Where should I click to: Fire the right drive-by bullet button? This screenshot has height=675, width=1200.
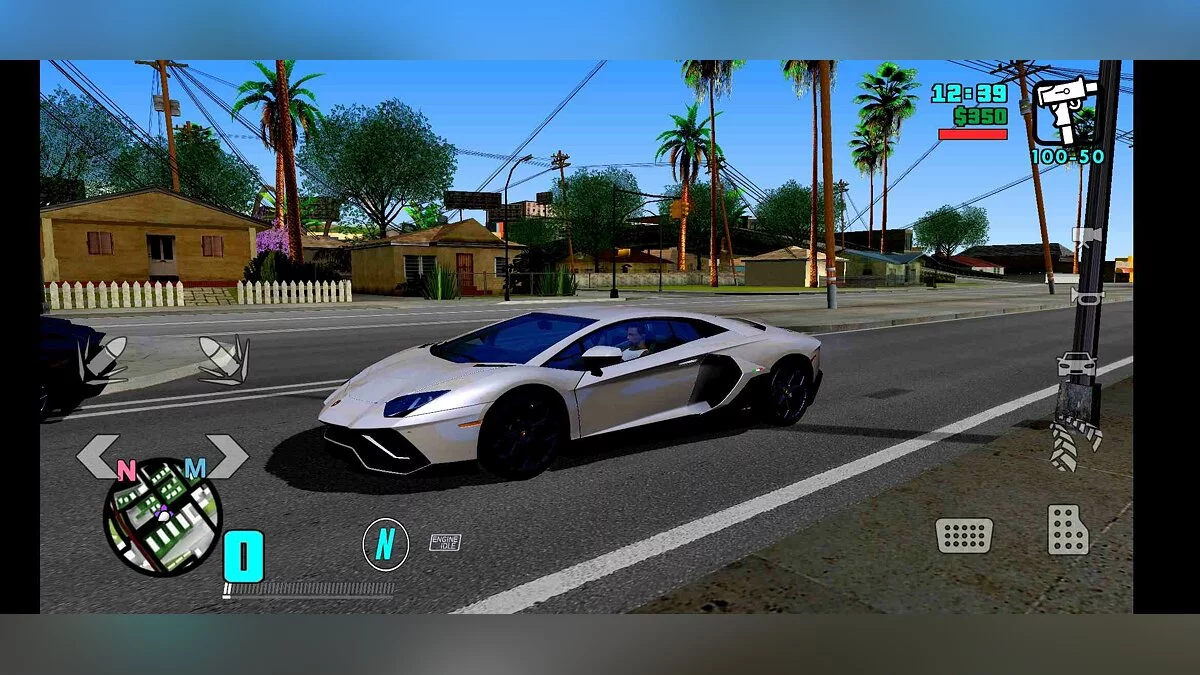(x=224, y=360)
